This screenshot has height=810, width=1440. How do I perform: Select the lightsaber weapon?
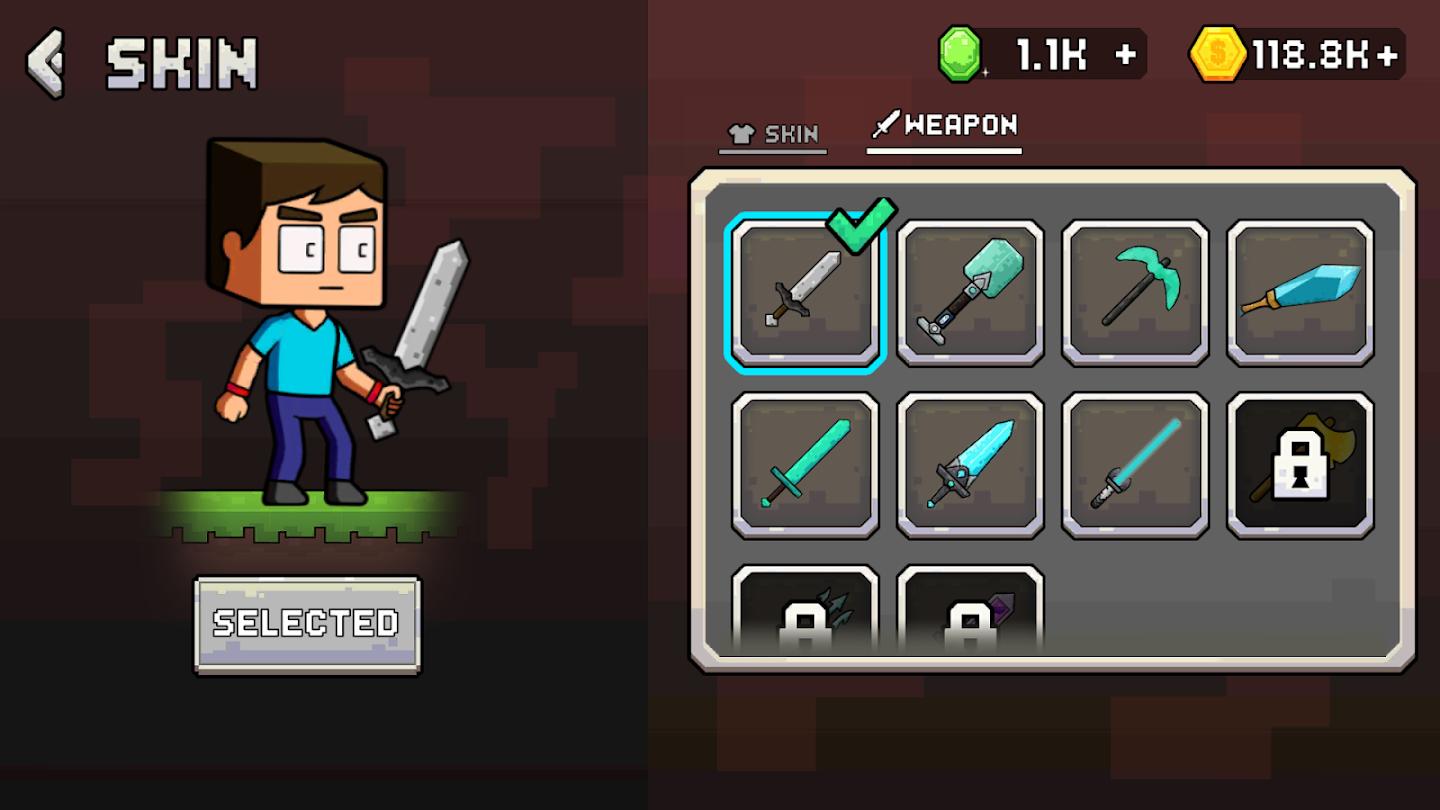click(x=1134, y=465)
